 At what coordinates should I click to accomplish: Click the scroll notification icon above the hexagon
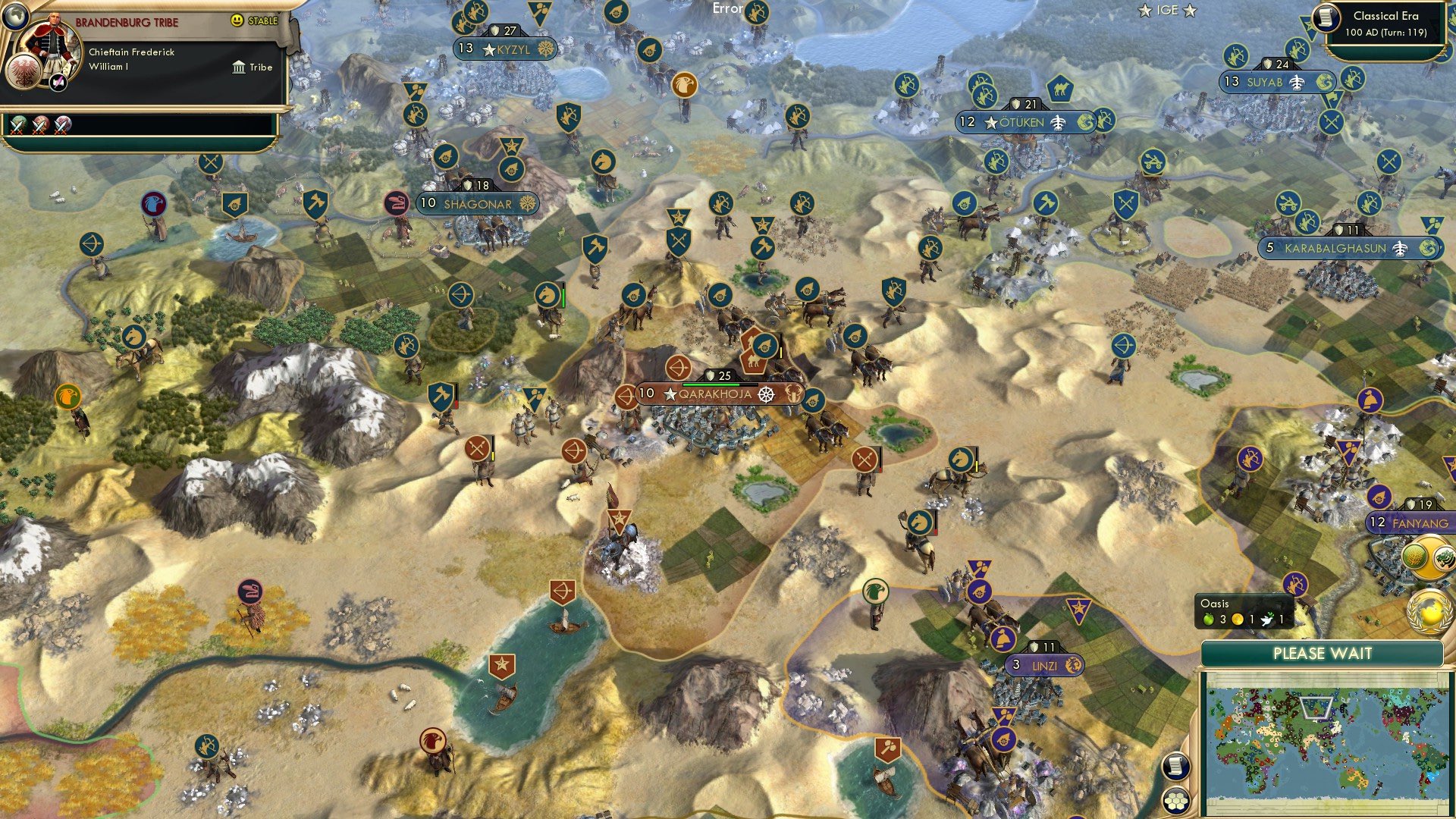(1175, 767)
